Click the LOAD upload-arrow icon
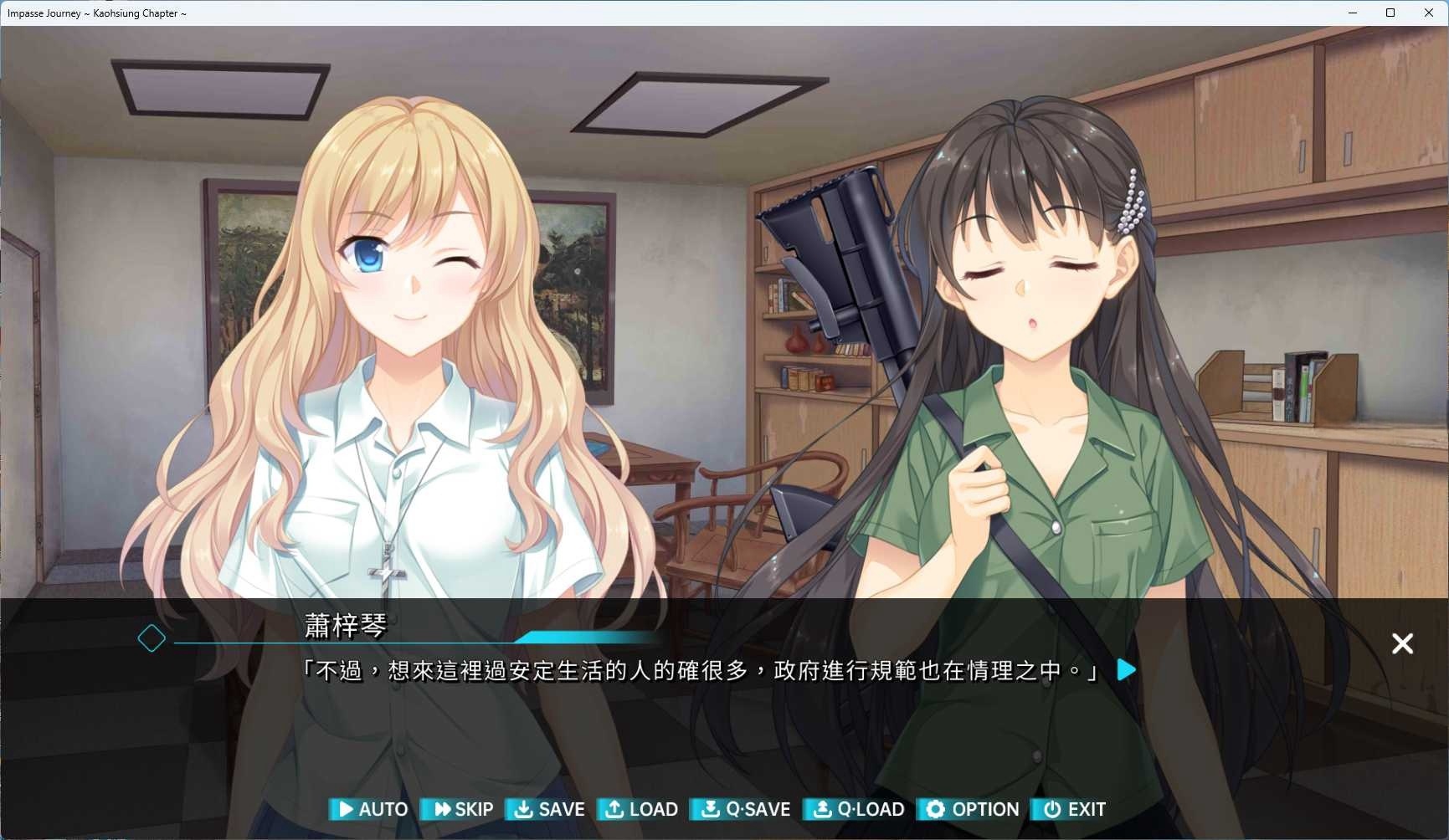 (x=614, y=809)
